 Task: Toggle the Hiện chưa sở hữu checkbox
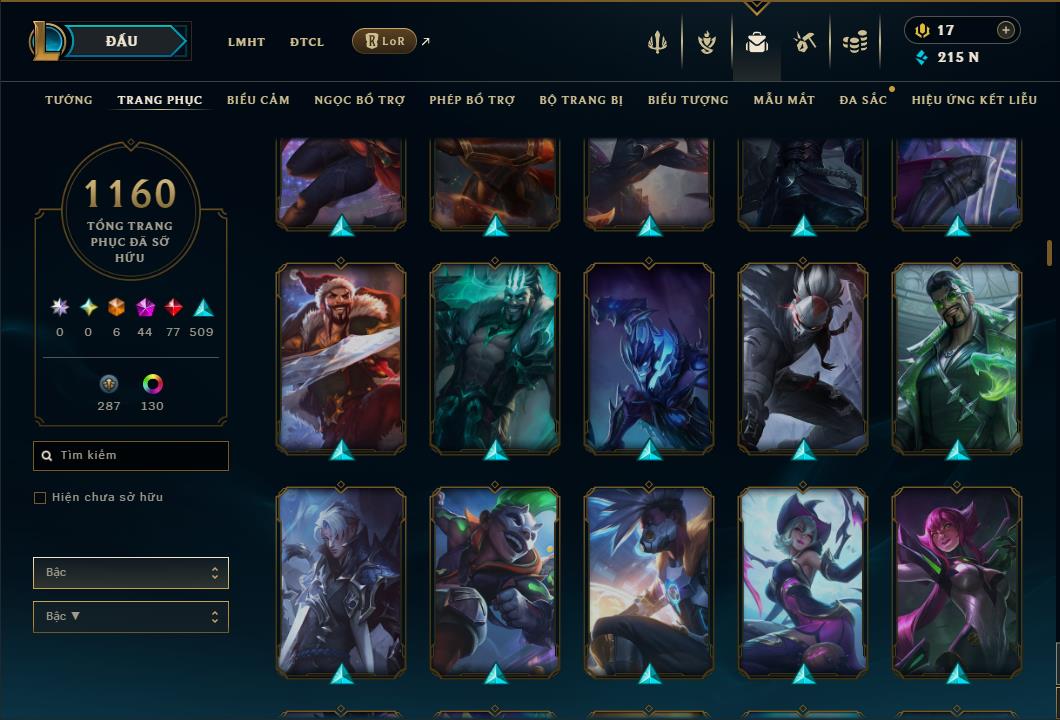pyautogui.click(x=40, y=498)
